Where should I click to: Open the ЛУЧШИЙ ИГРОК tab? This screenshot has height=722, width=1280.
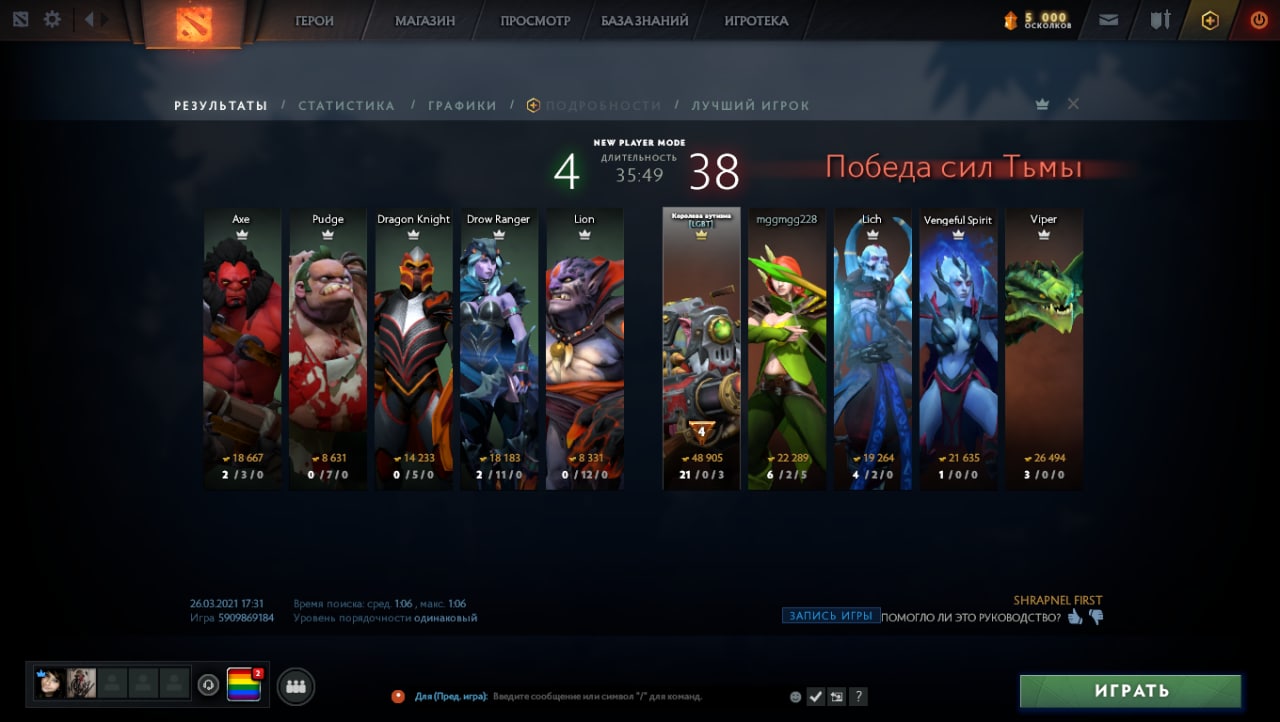pyautogui.click(x=750, y=105)
